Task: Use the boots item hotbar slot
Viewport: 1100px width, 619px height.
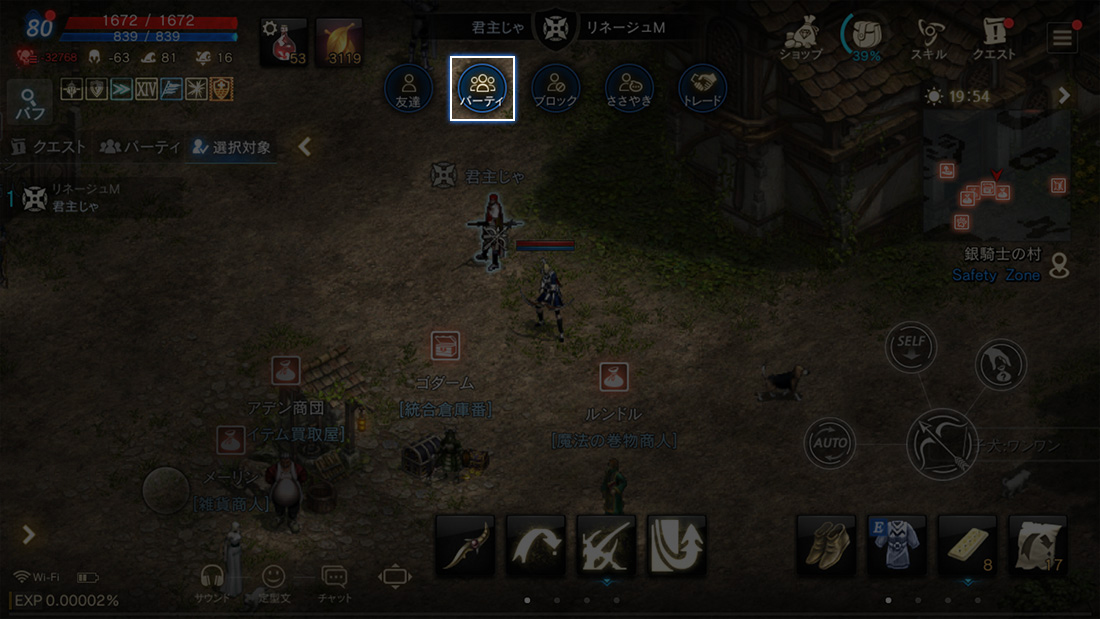Action: click(x=826, y=545)
